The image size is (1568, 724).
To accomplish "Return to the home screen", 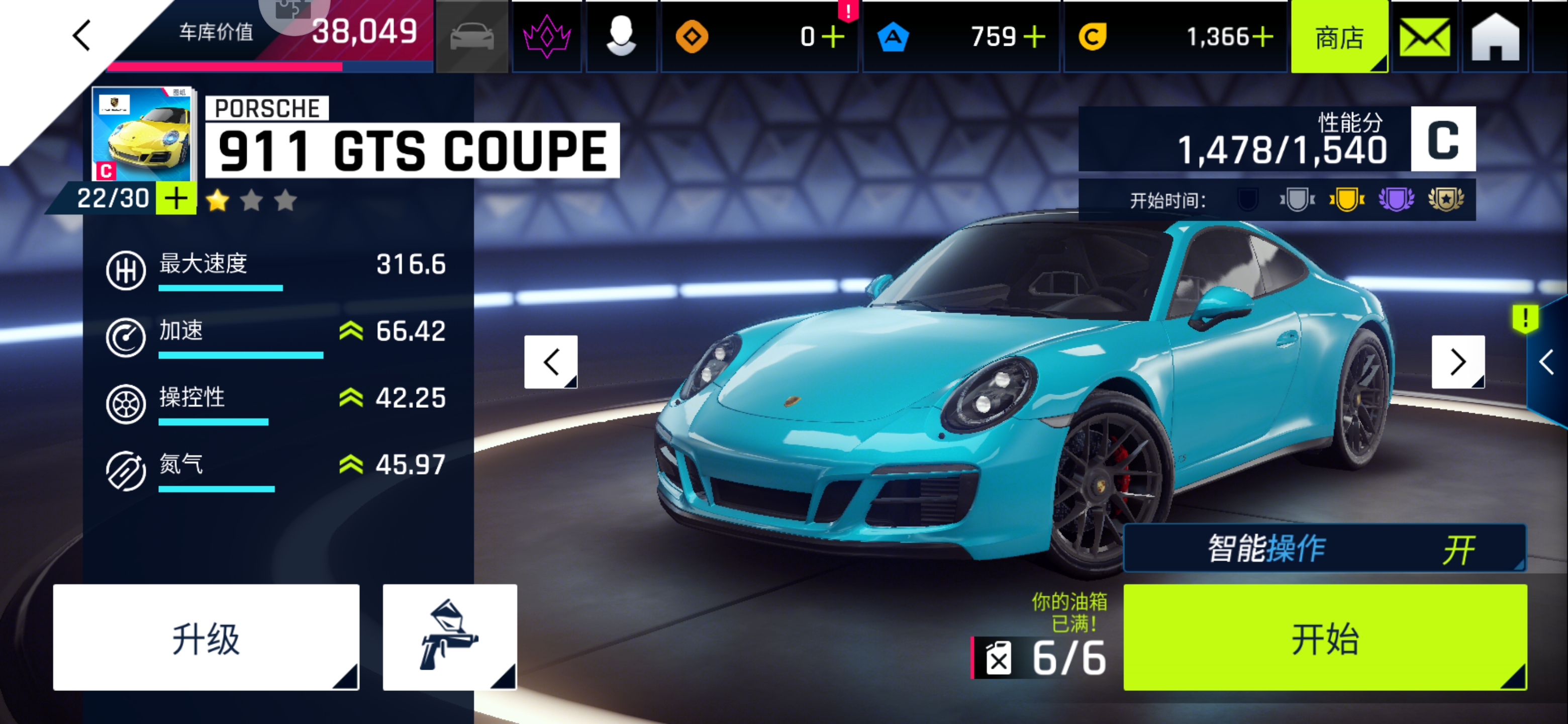I will coord(1495,38).
